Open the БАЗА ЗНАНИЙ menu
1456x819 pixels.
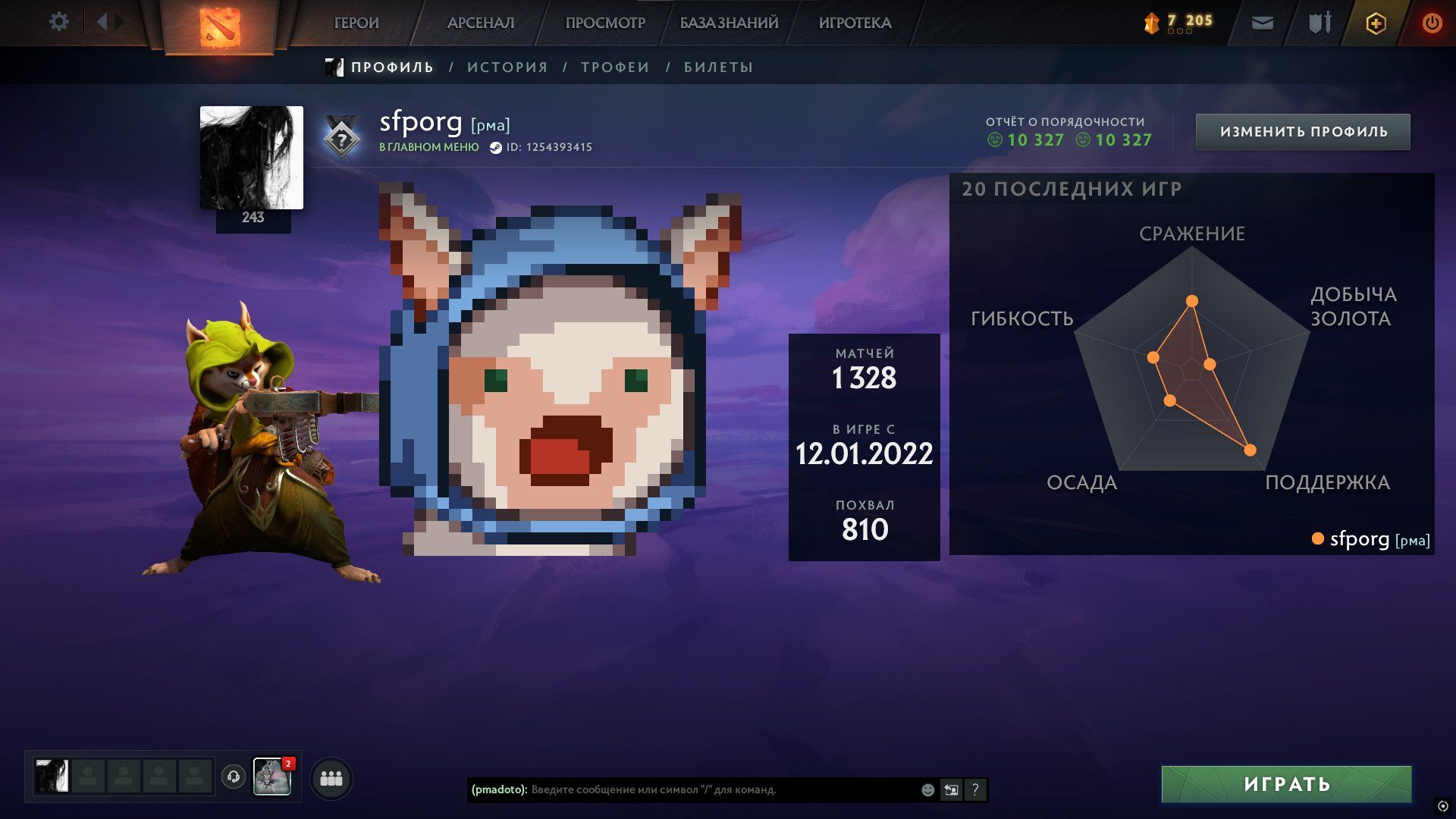tap(729, 24)
